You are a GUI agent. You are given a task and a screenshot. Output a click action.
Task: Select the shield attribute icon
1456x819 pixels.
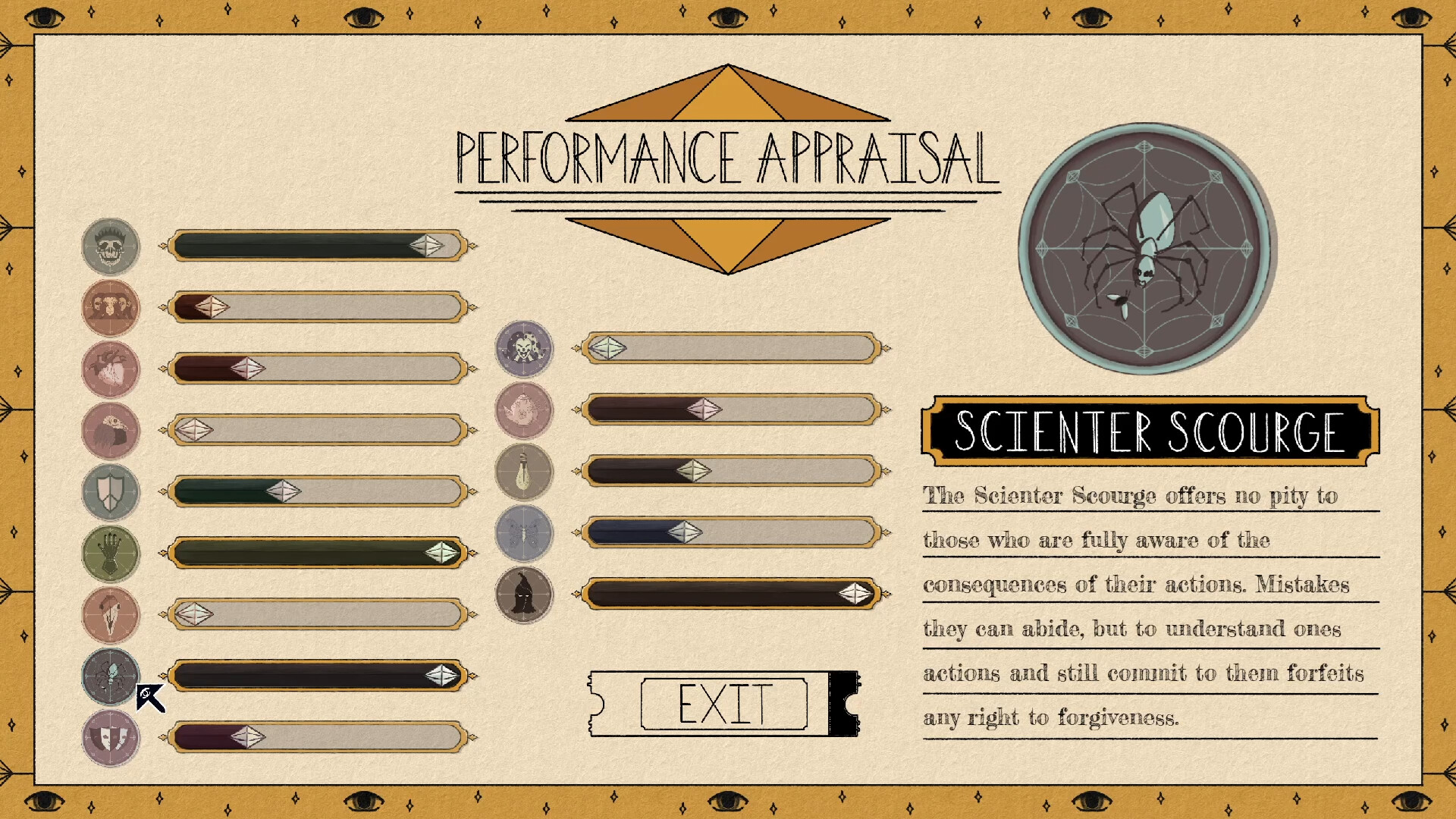(x=110, y=492)
